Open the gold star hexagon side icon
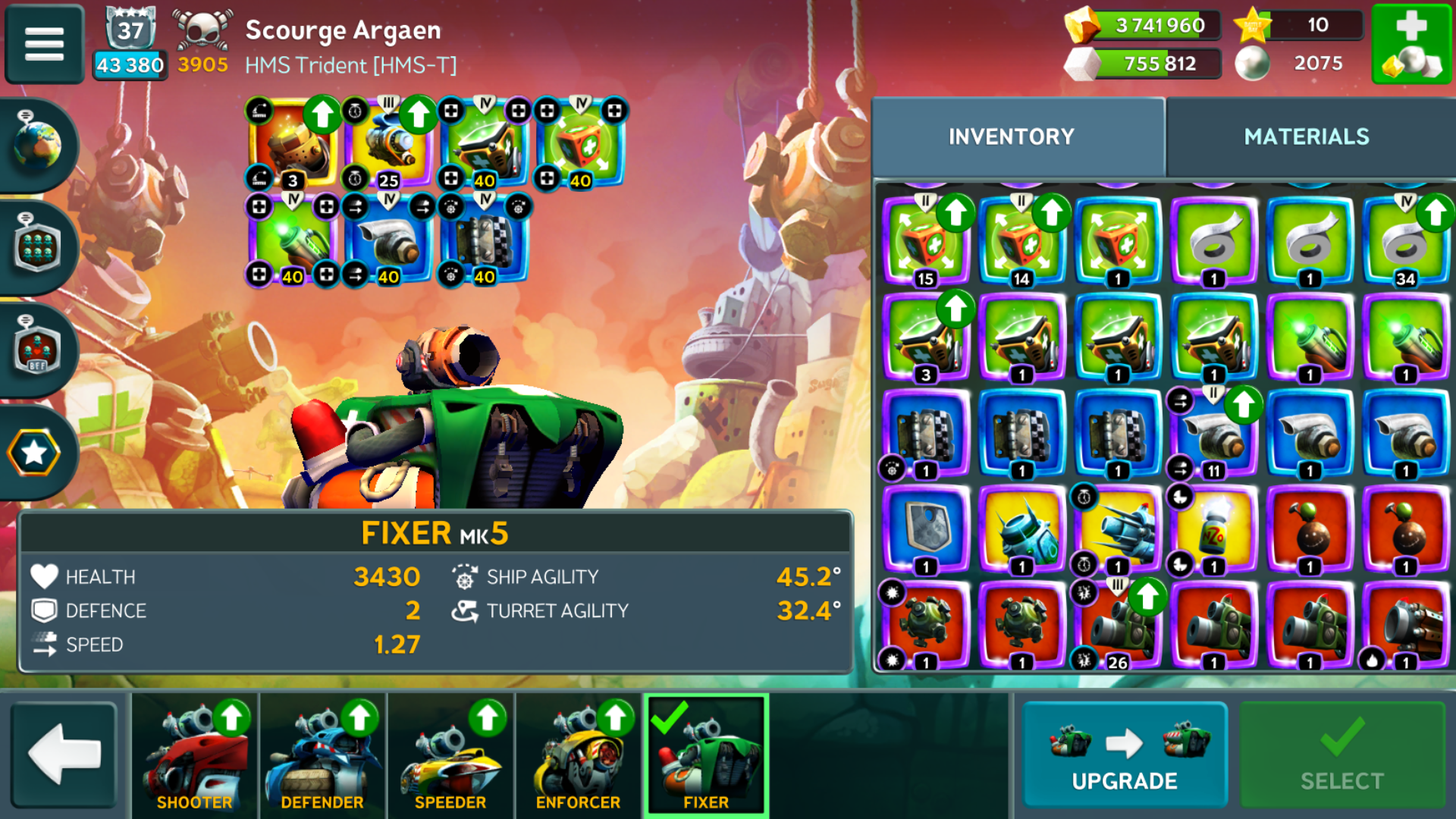 pyautogui.click(x=34, y=453)
